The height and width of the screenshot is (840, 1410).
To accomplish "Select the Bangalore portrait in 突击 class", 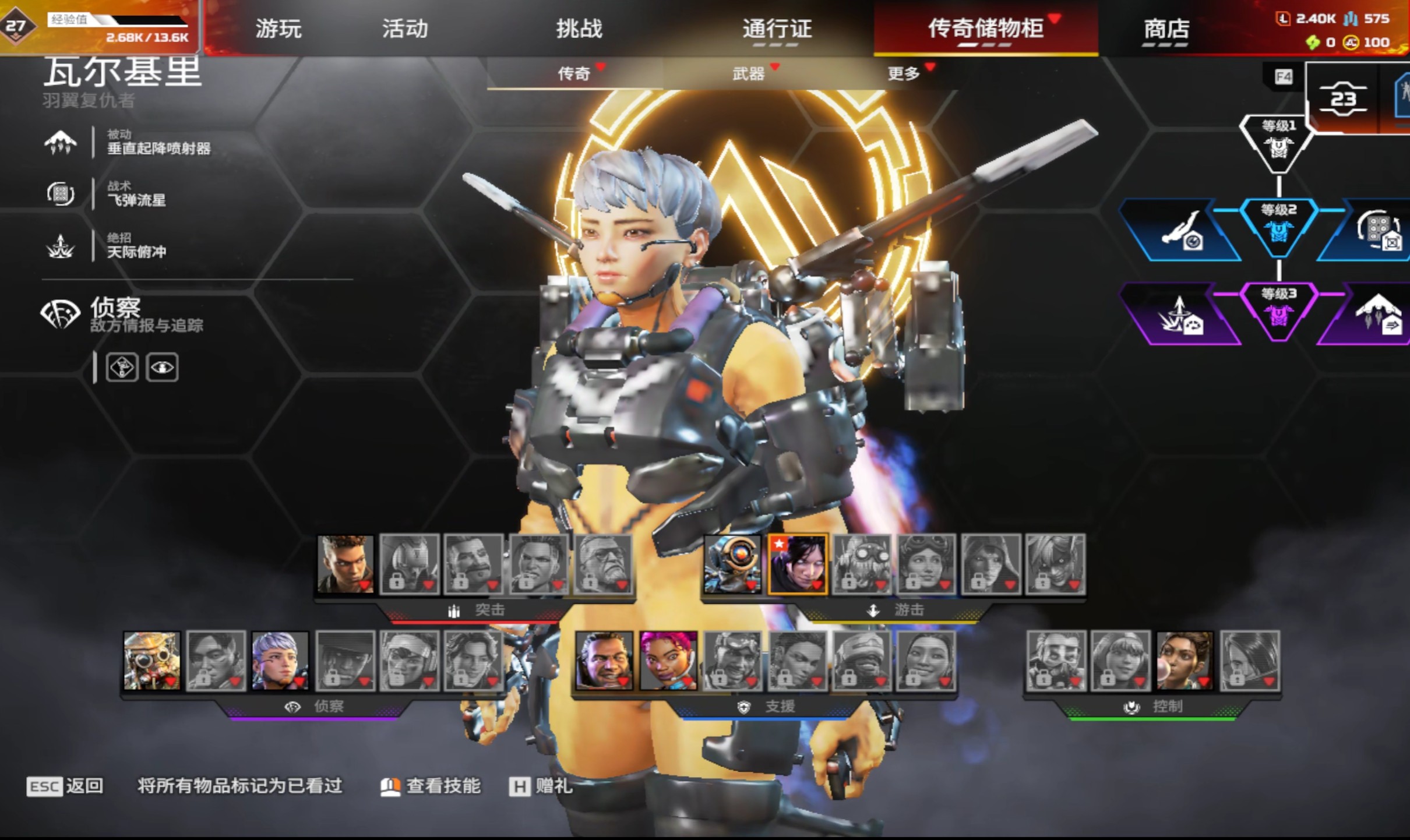I will 346,564.
